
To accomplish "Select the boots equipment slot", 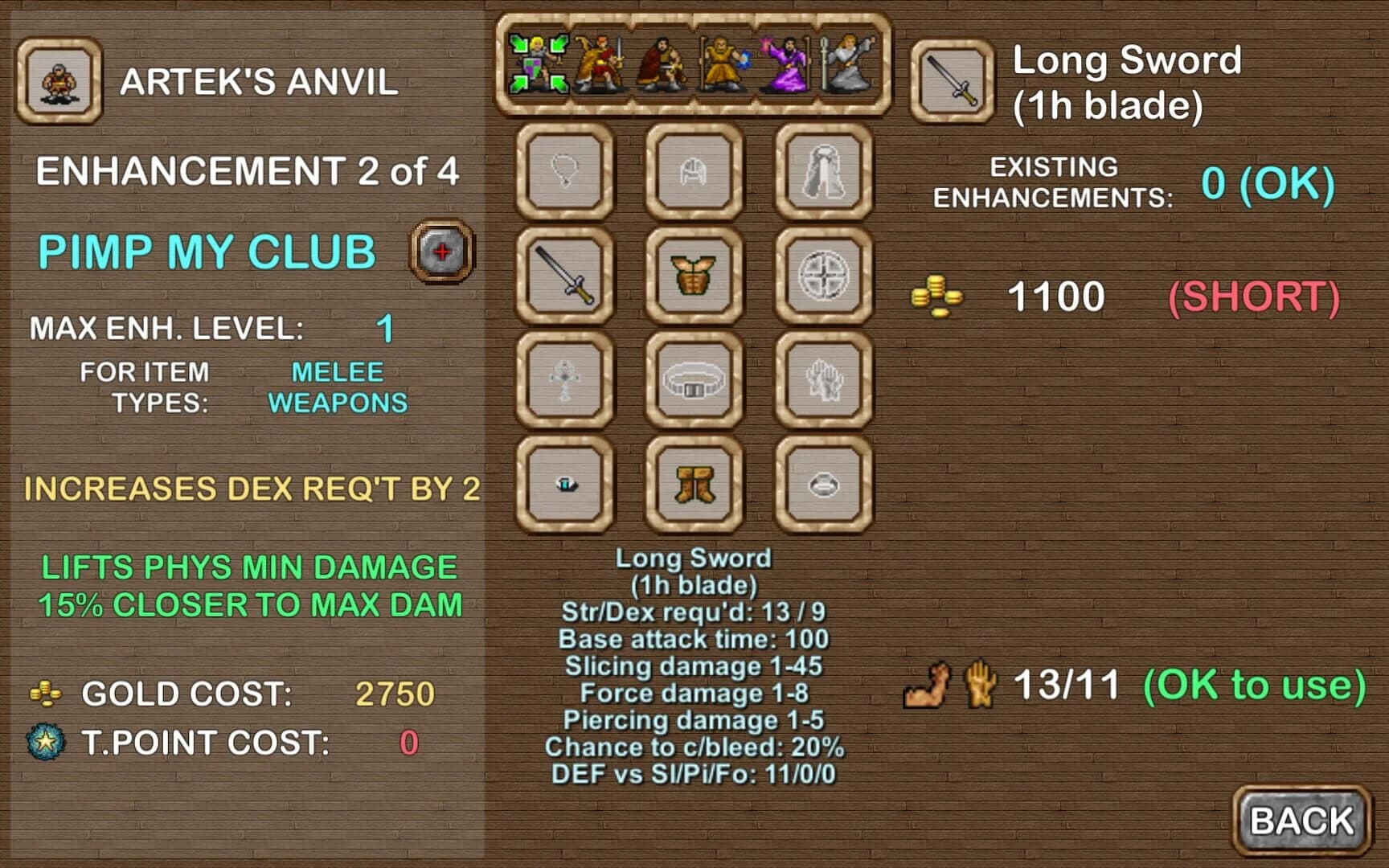I will coord(694,486).
